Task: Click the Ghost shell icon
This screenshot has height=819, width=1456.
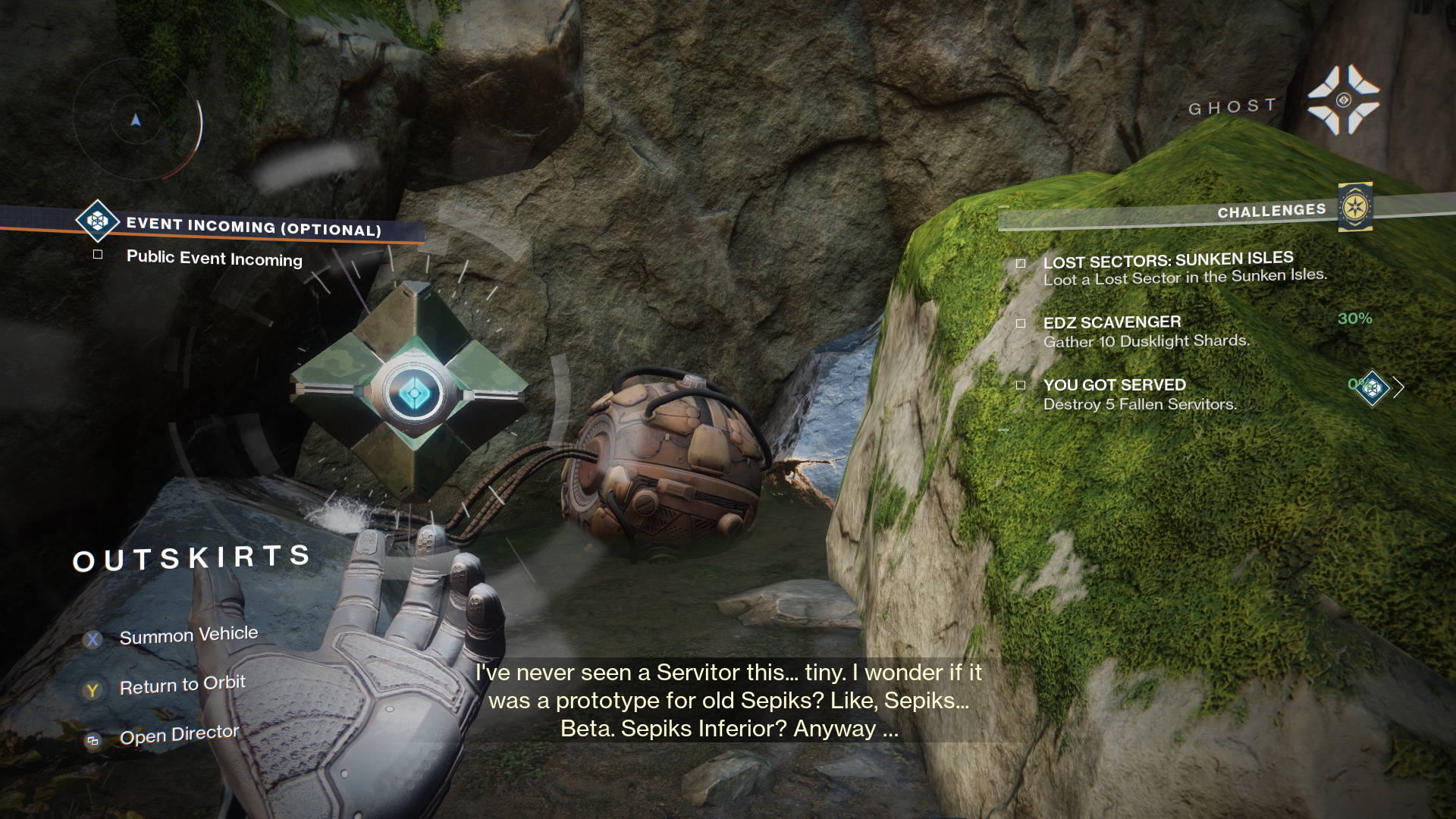Action: coord(1343,101)
